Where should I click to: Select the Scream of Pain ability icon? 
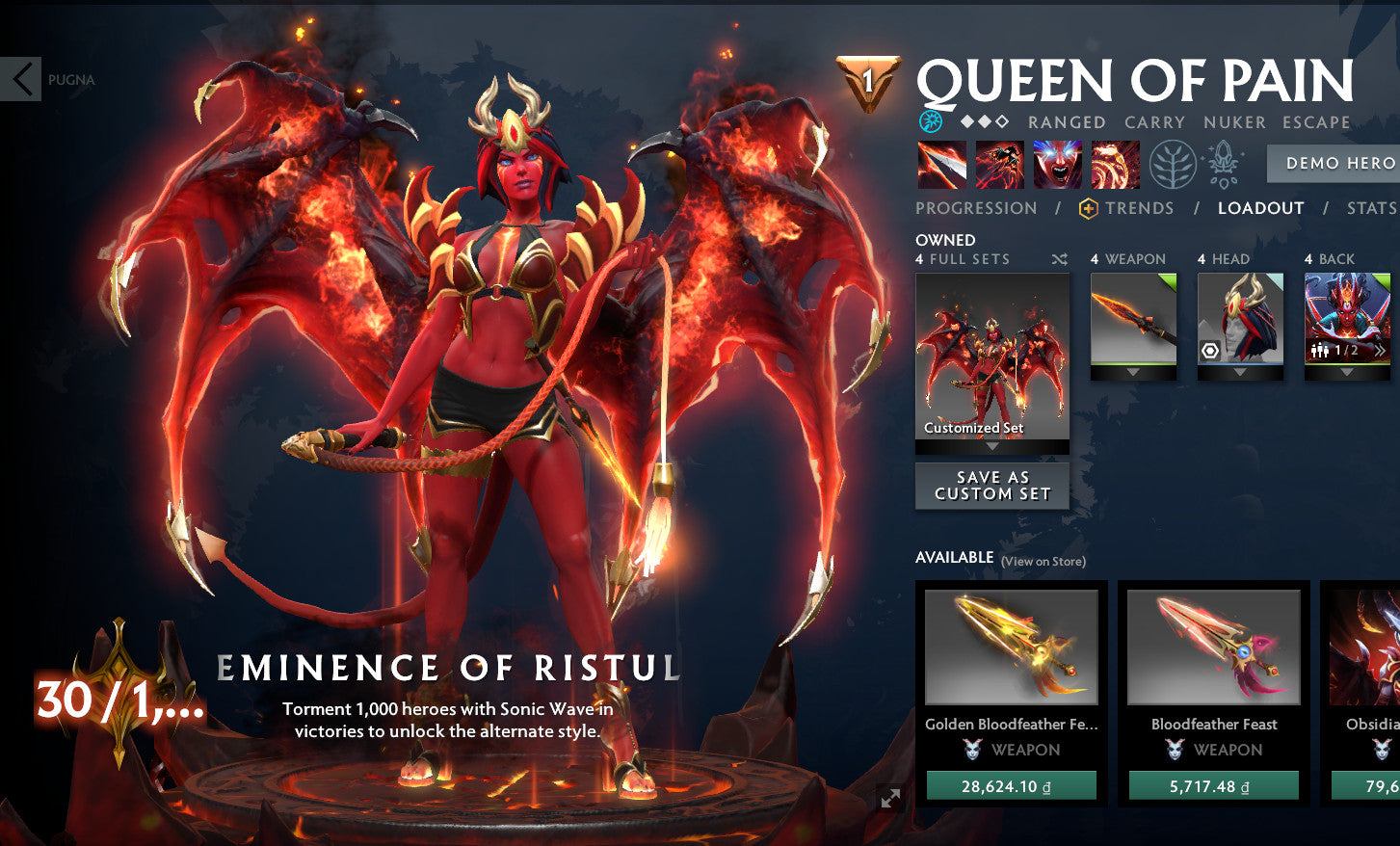[x=1057, y=164]
